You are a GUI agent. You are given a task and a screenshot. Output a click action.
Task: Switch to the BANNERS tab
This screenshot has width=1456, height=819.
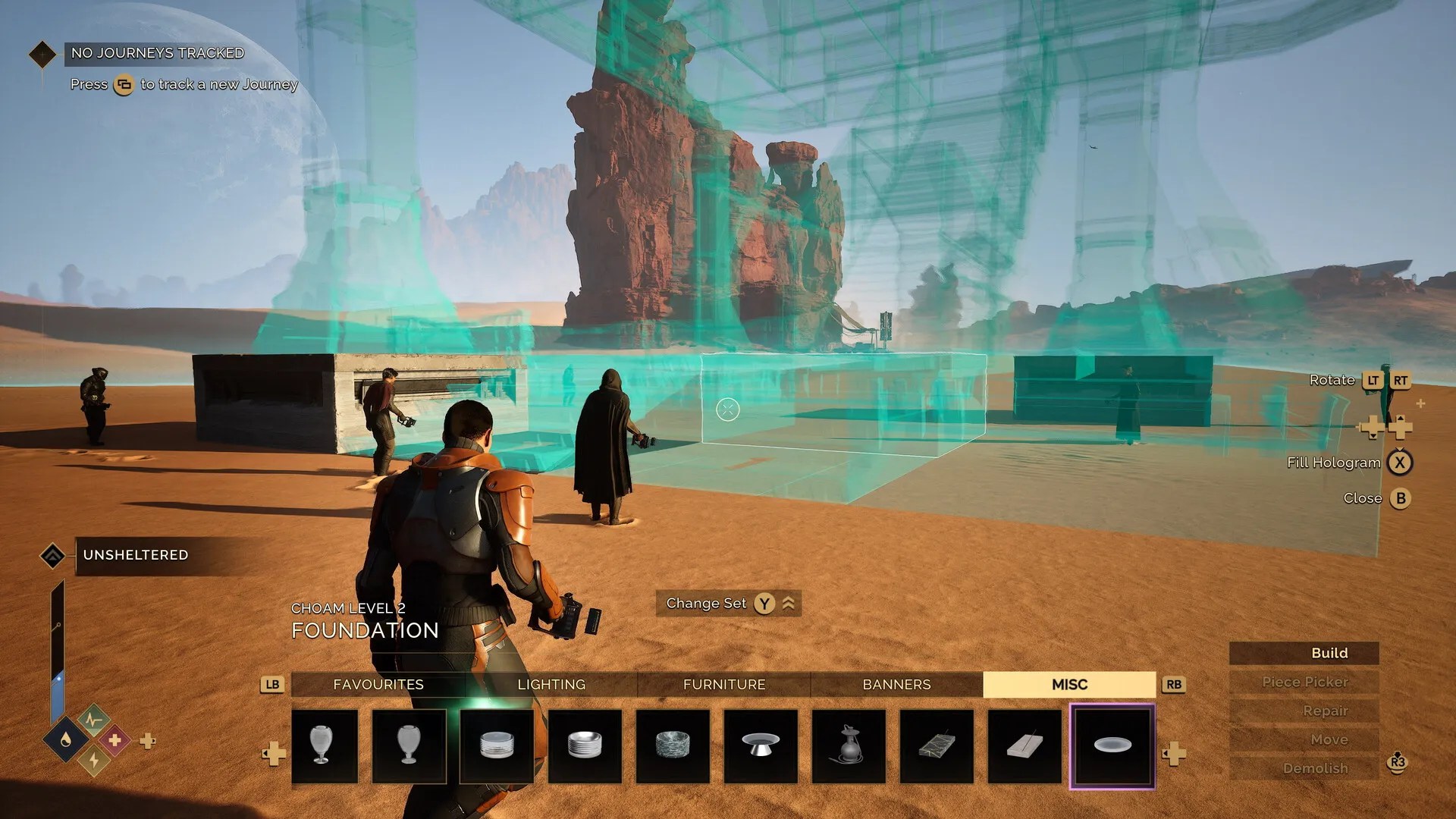pos(896,684)
